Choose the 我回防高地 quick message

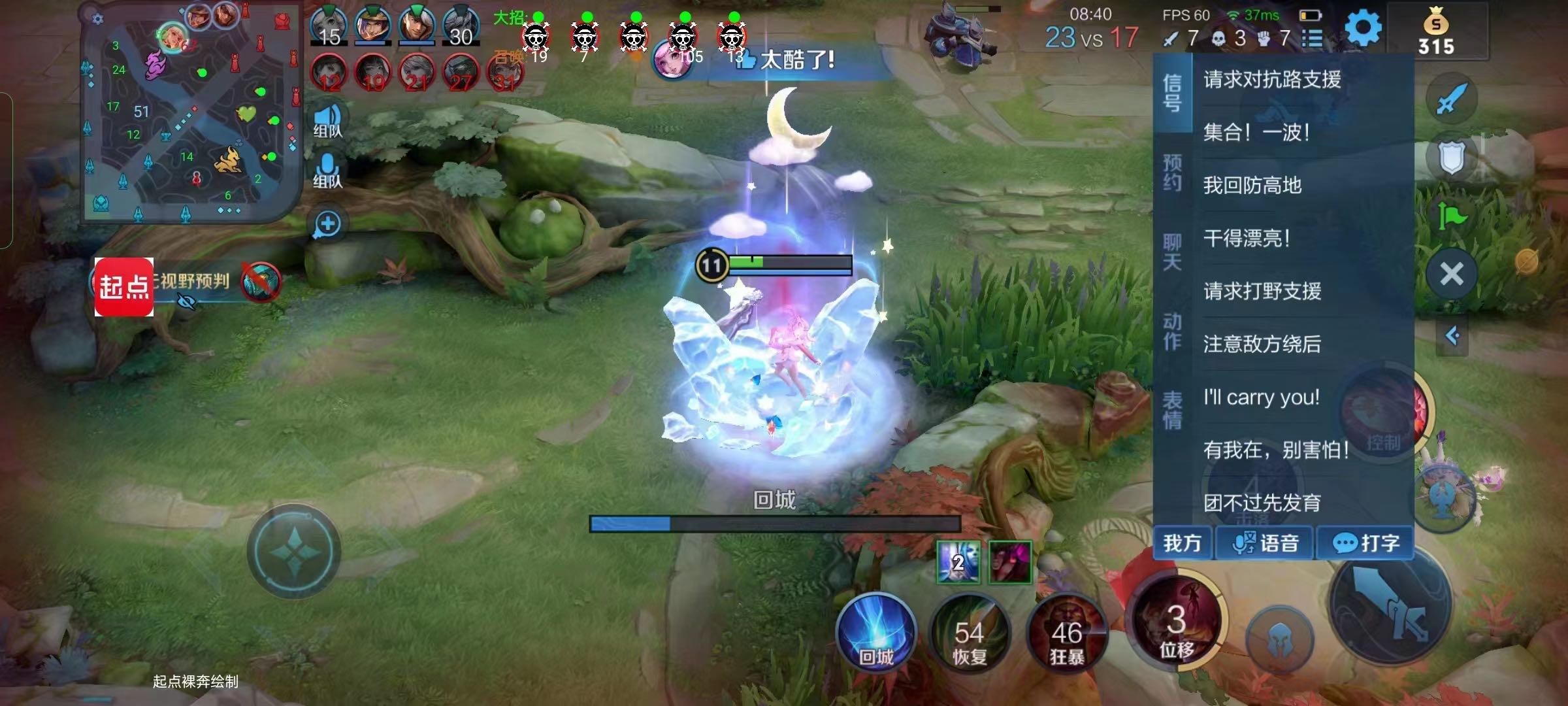coord(1252,186)
